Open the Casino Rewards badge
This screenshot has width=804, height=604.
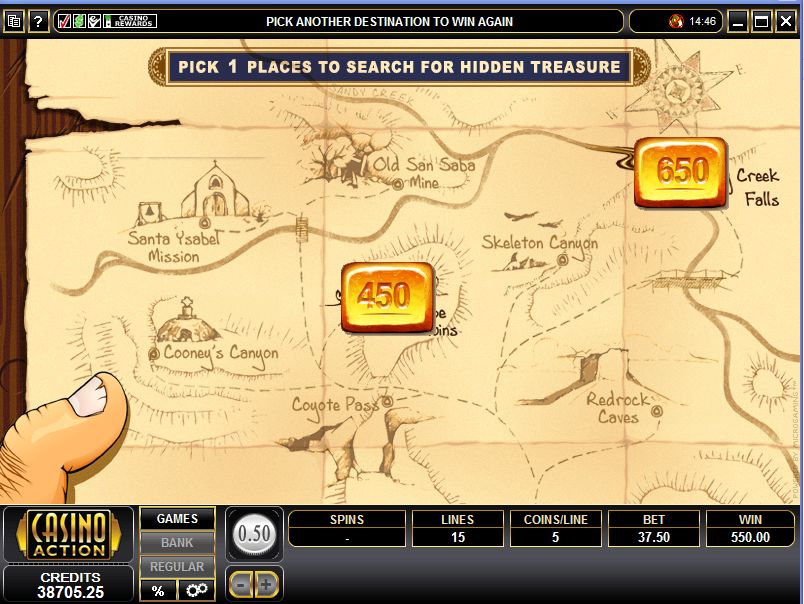pyautogui.click(x=129, y=21)
